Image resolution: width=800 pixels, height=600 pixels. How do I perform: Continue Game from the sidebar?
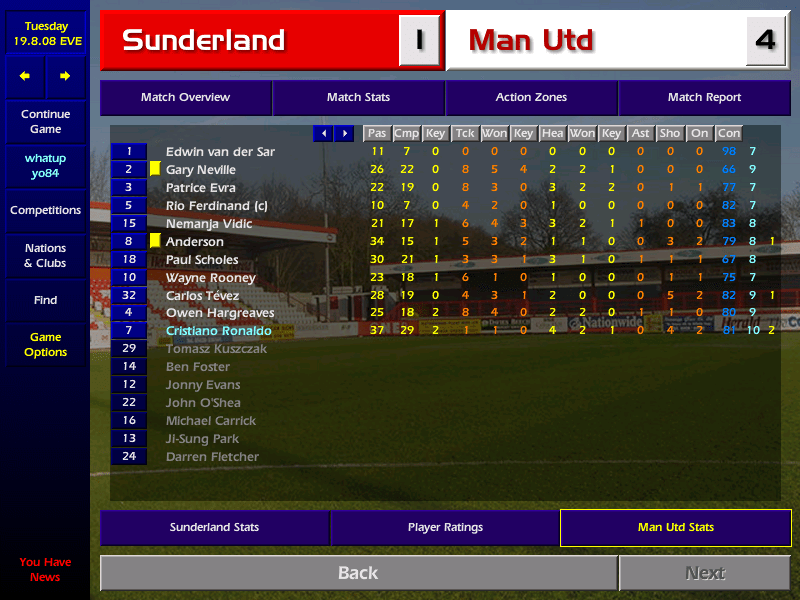pos(45,122)
